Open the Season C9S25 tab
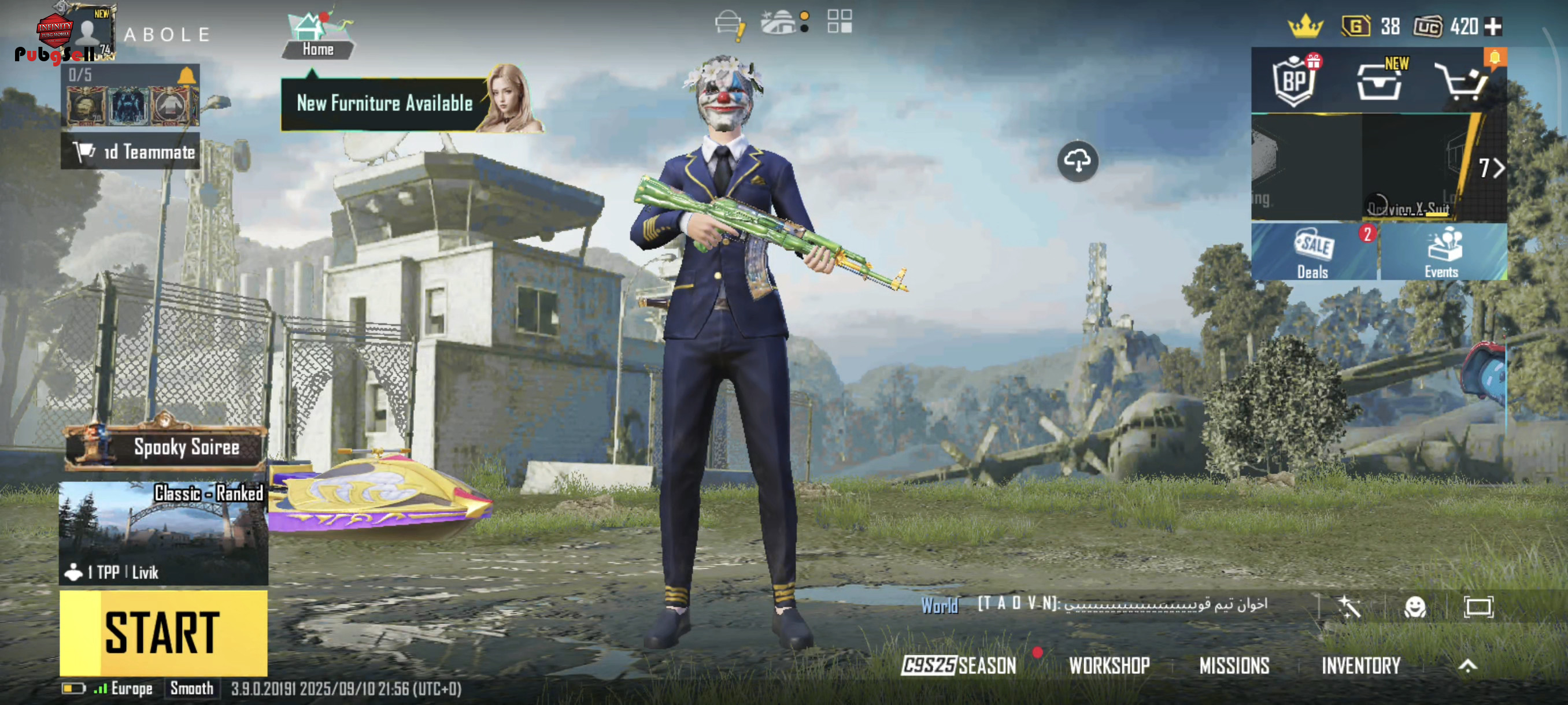The height and width of the screenshot is (705, 1568). pyautogui.click(x=959, y=666)
